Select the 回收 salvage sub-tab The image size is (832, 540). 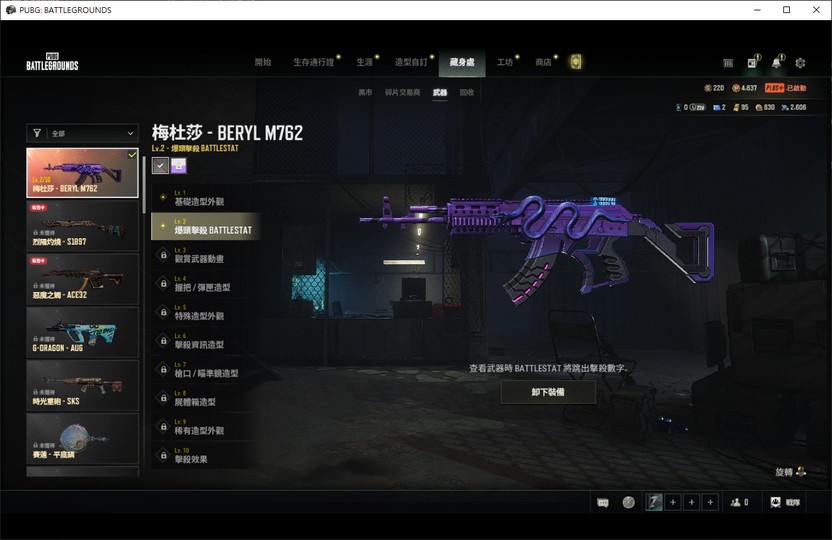[467, 92]
